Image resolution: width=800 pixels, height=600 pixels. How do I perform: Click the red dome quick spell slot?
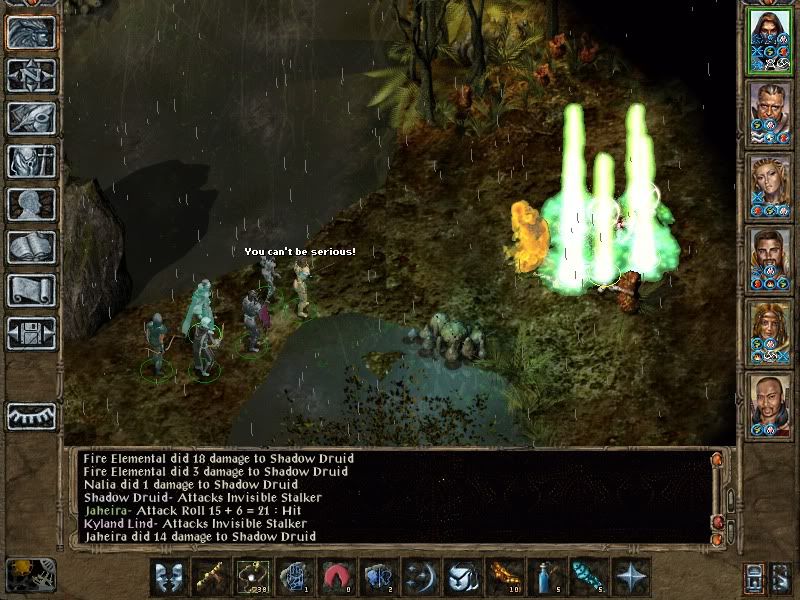click(x=335, y=578)
